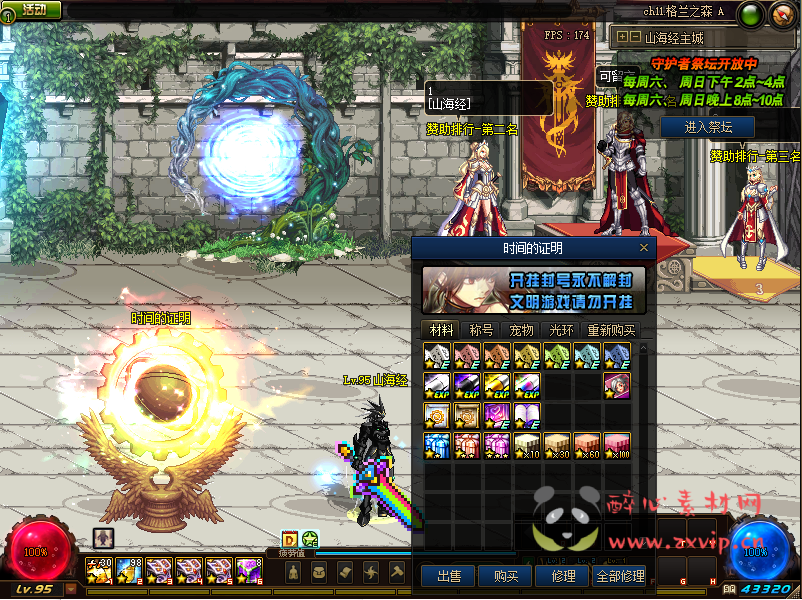Image resolution: width=802 pixels, height=600 pixels.
Task: Collapse the minimap with the minus button
Action: tap(635, 37)
